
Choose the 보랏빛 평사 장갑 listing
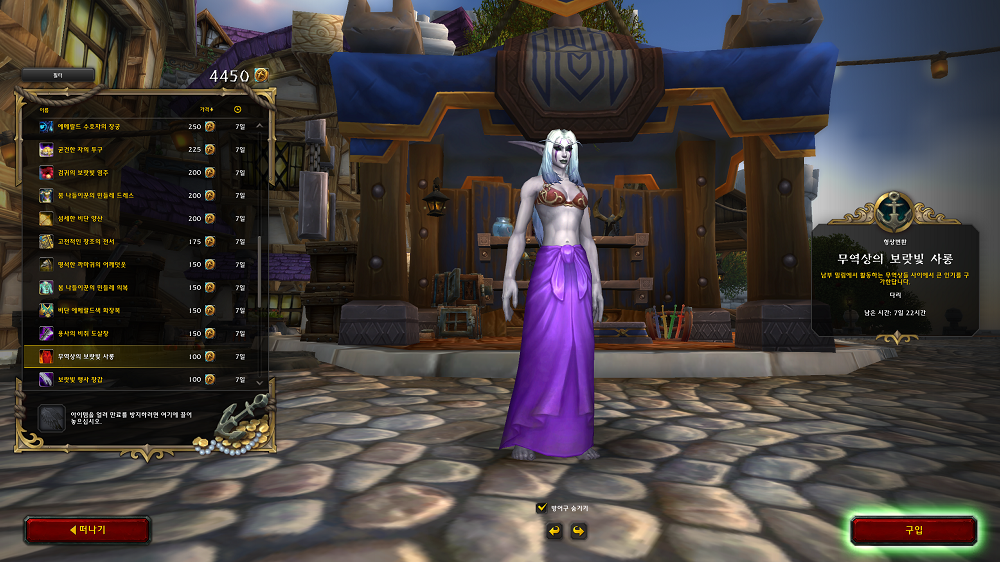click(140, 380)
